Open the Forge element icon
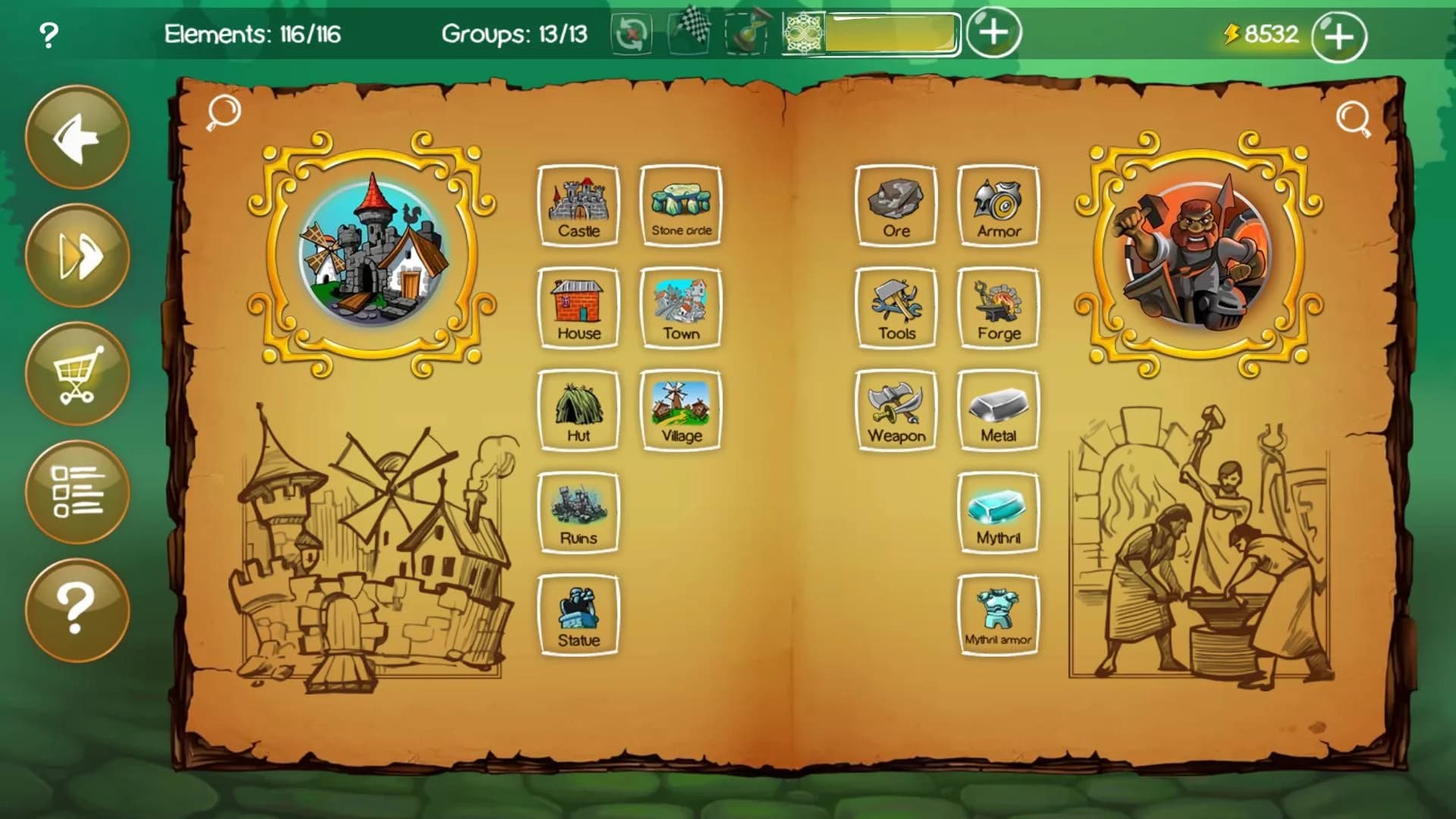The width and height of the screenshot is (1456, 819). 998,306
